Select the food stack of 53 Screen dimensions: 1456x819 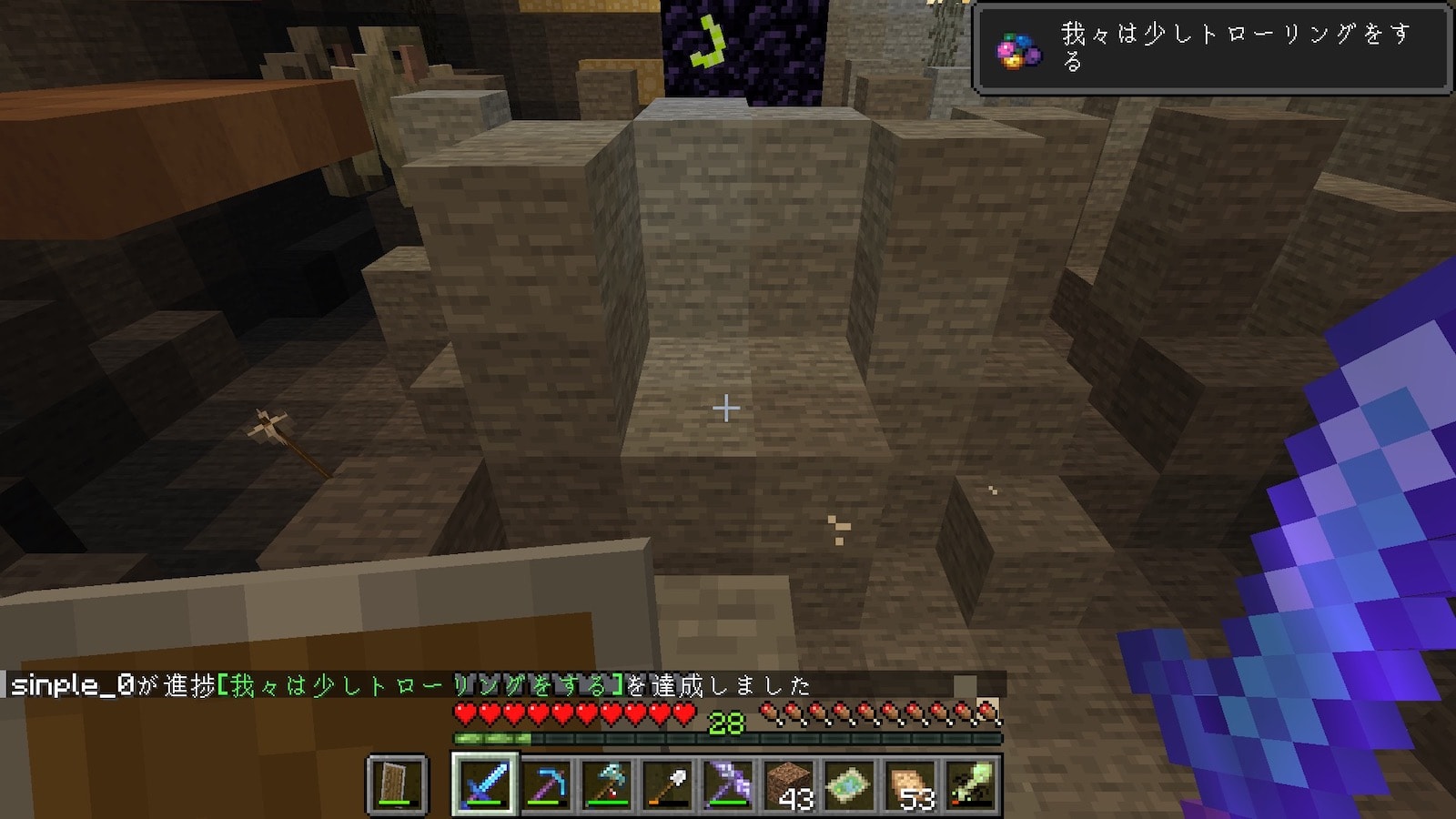point(912,784)
